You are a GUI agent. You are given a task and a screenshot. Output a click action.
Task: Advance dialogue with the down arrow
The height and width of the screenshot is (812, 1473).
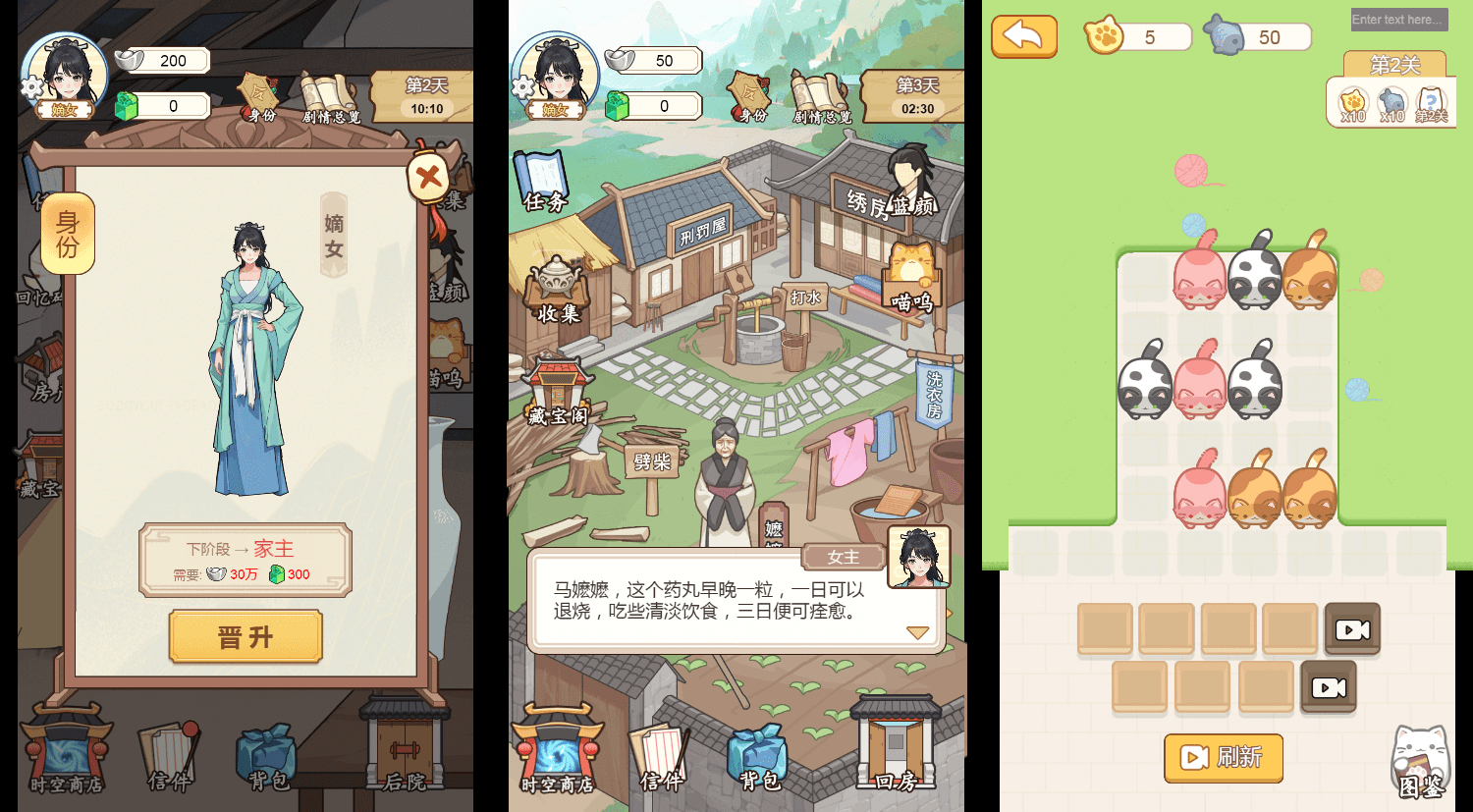pyautogui.click(x=917, y=633)
